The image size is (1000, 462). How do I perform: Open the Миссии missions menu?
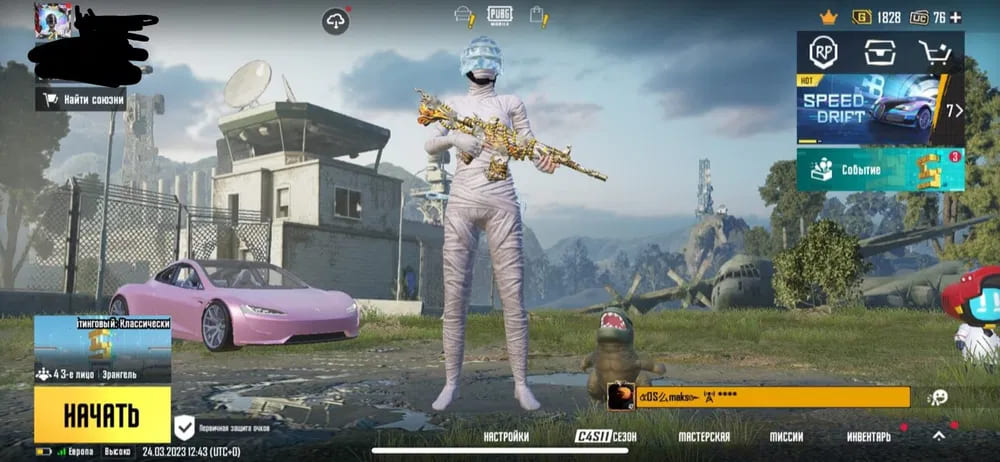pyautogui.click(x=786, y=437)
